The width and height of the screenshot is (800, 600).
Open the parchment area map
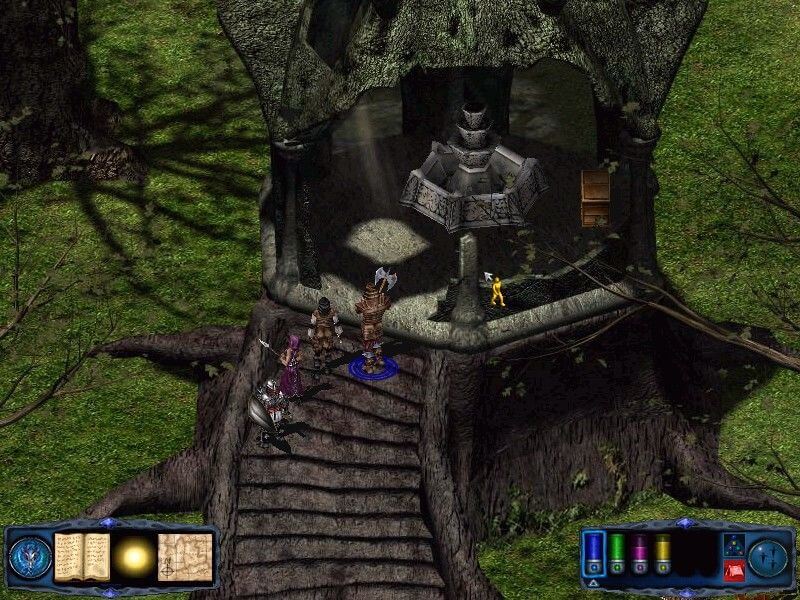click(185, 556)
